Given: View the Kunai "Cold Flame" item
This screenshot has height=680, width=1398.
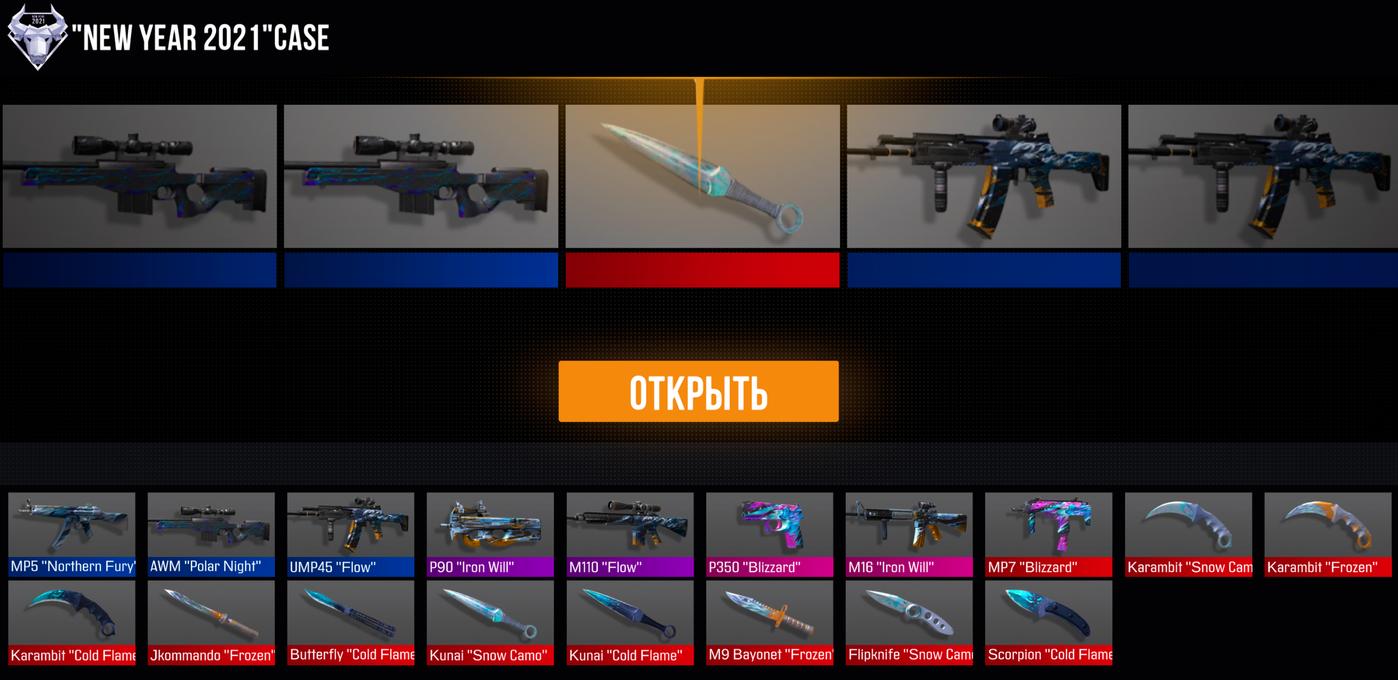Looking at the screenshot, I should pos(630,622).
